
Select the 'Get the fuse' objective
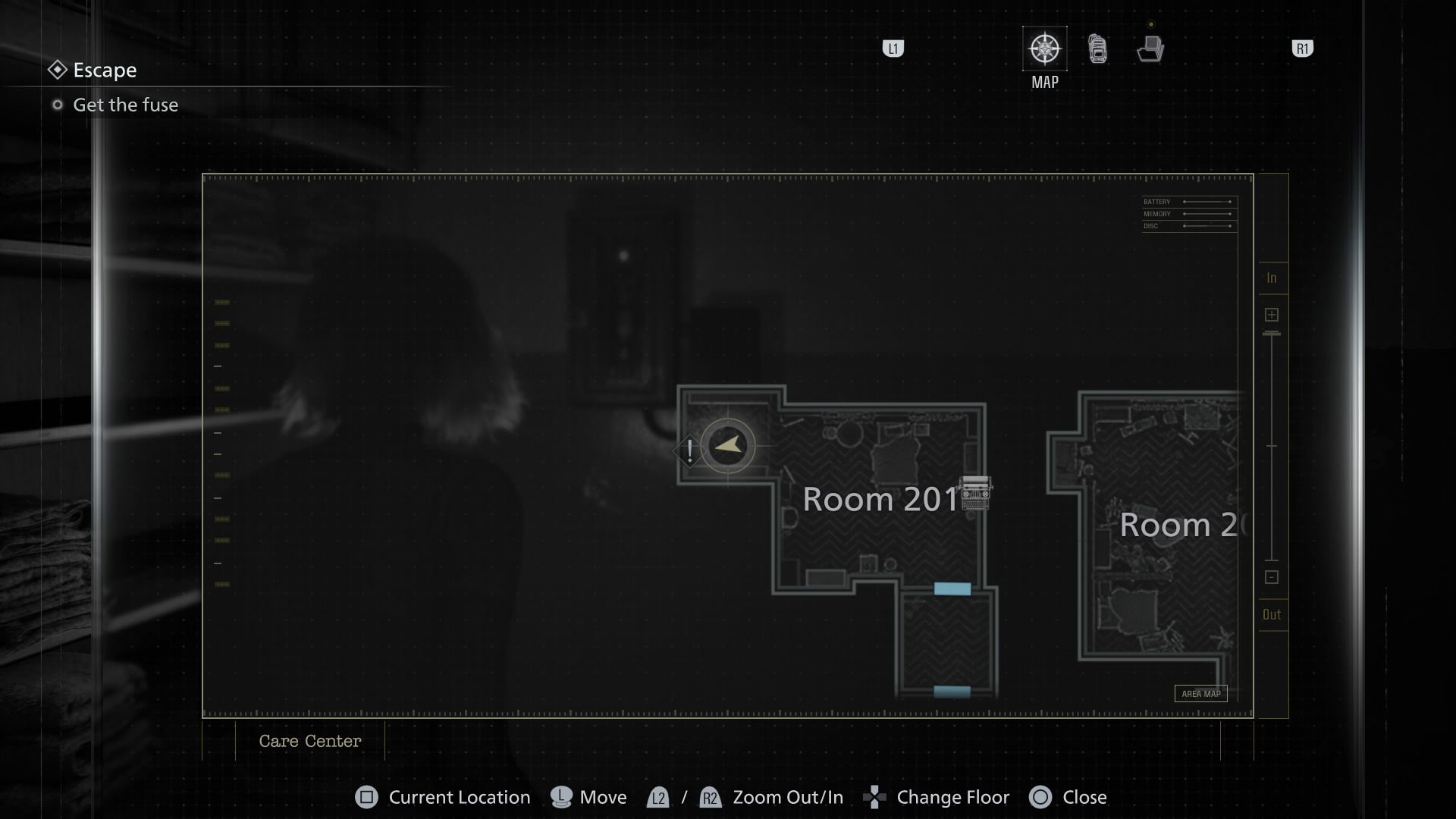125,105
